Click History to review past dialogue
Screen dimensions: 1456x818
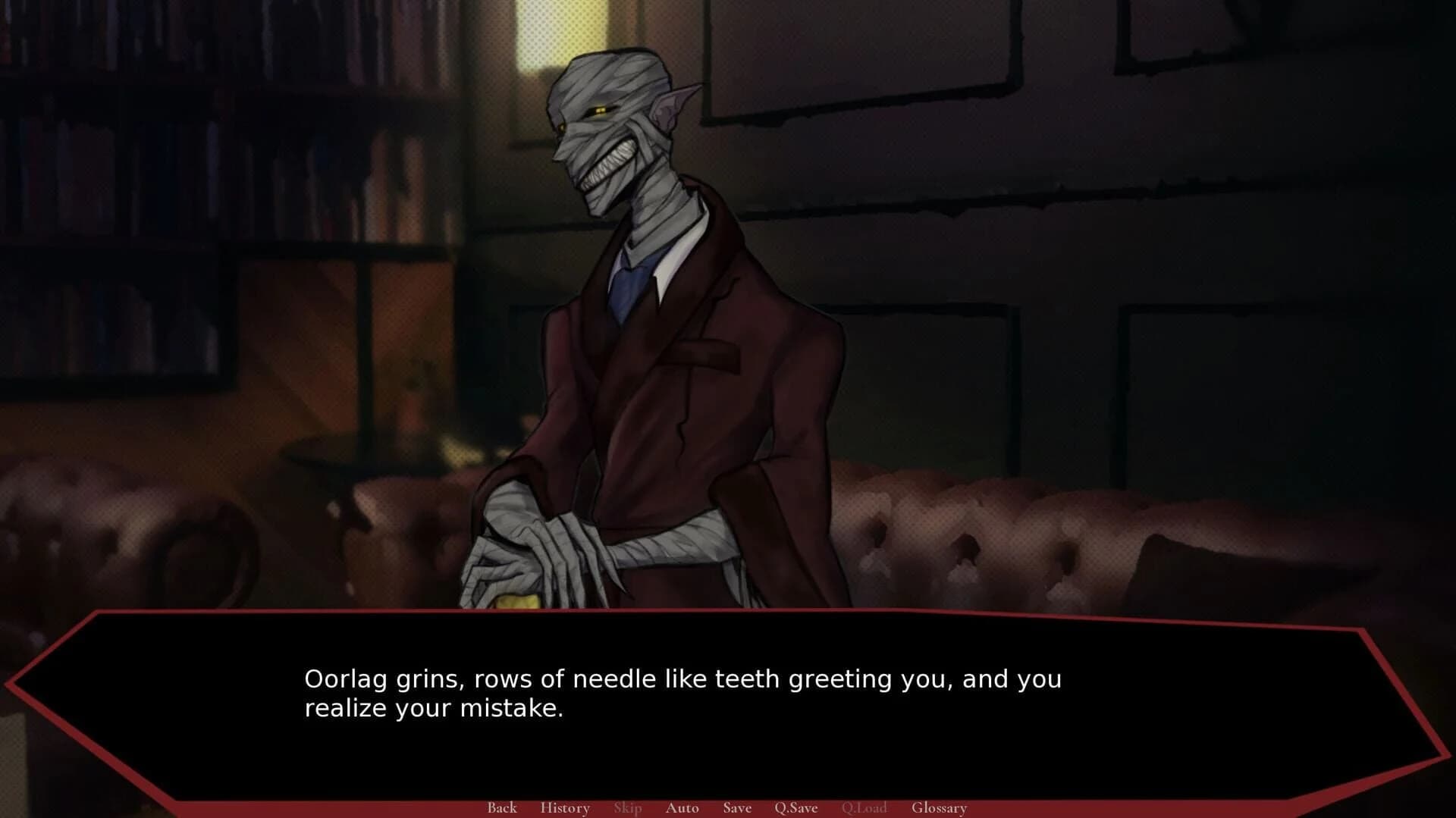click(565, 808)
